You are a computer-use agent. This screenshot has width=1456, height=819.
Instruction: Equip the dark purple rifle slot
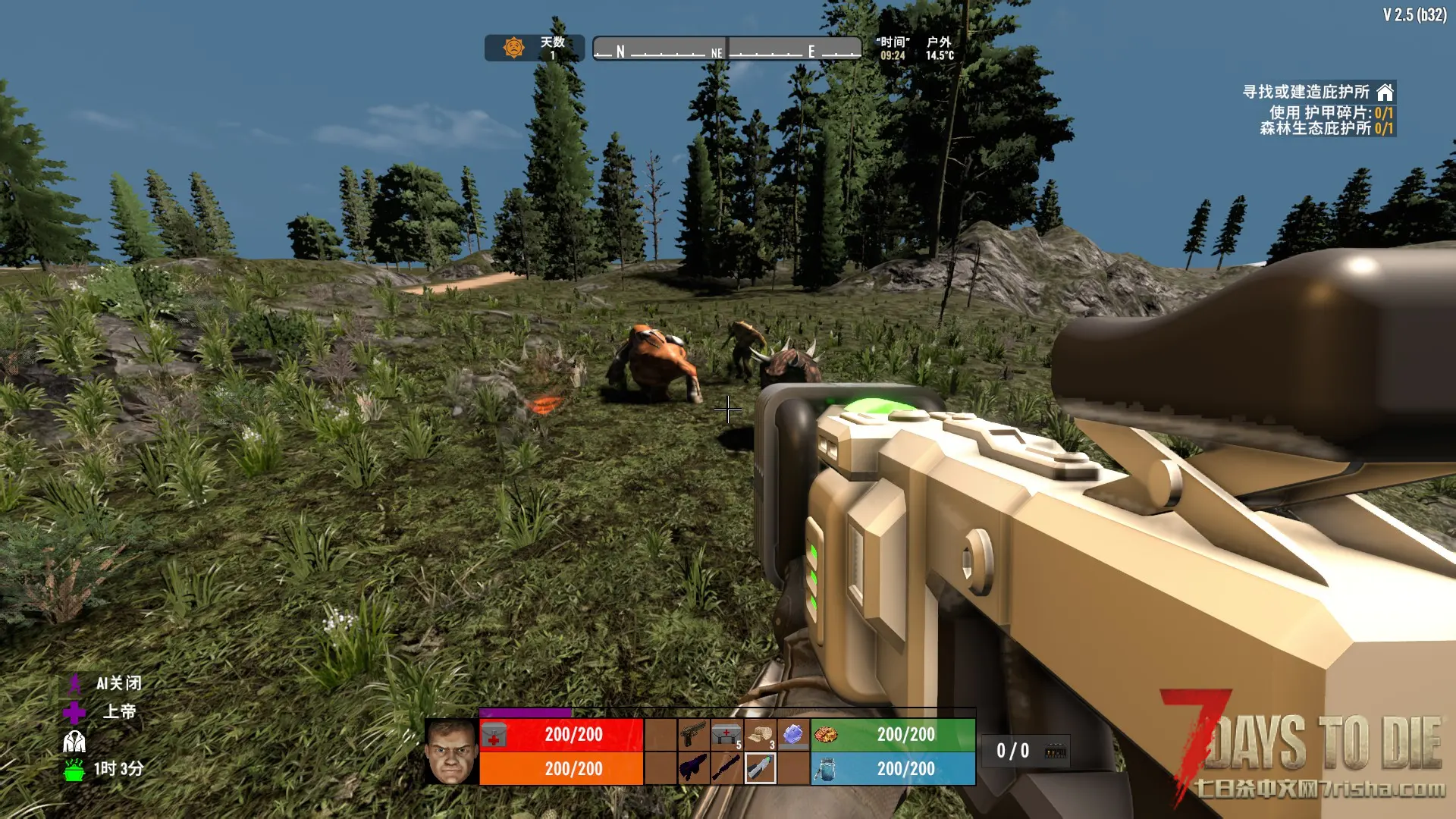pos(693,768)
